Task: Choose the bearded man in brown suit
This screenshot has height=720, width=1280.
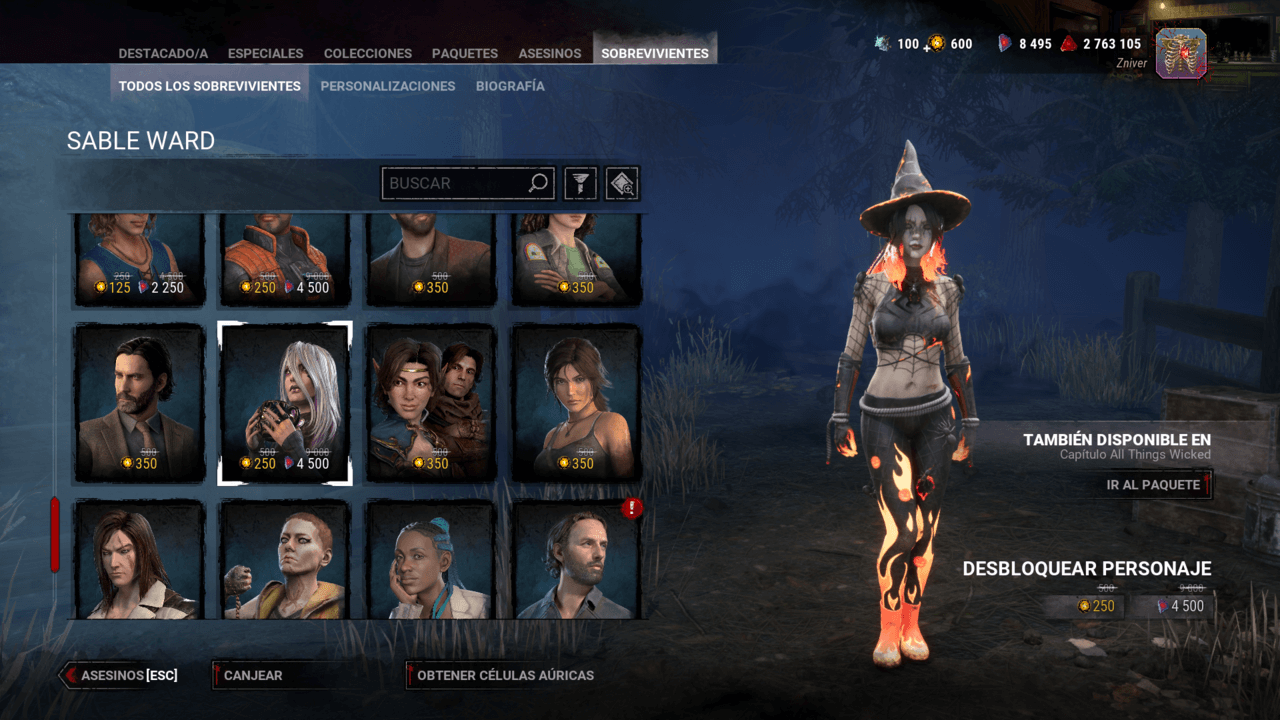Action: [x=140, y=402]
